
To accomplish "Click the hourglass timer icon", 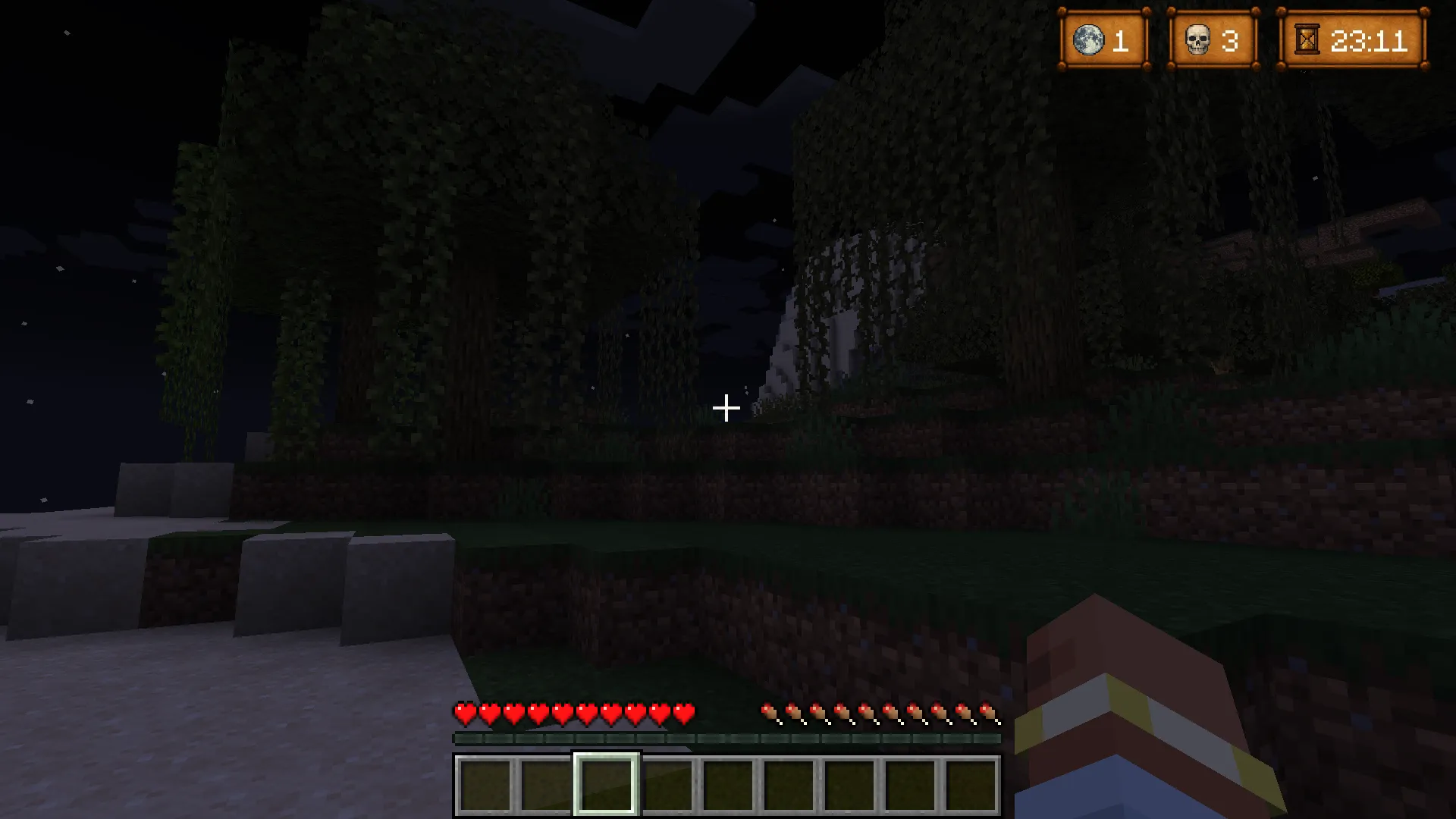I will point(1306,39).
